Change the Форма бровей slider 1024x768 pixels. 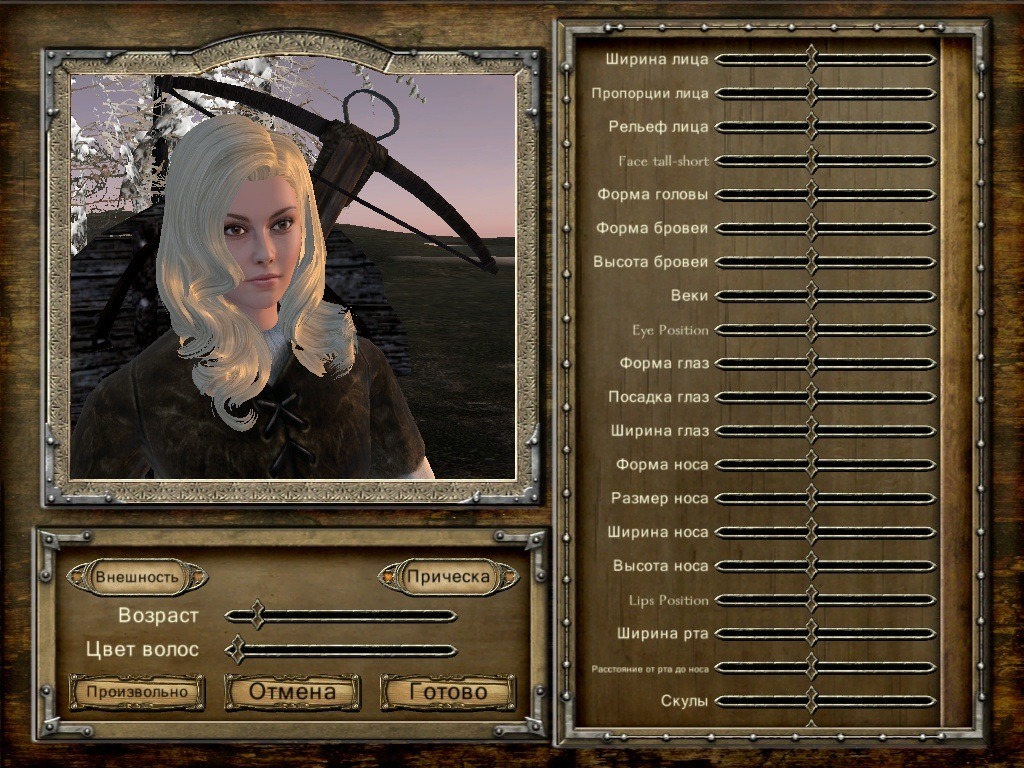click(x=811, y=228)
